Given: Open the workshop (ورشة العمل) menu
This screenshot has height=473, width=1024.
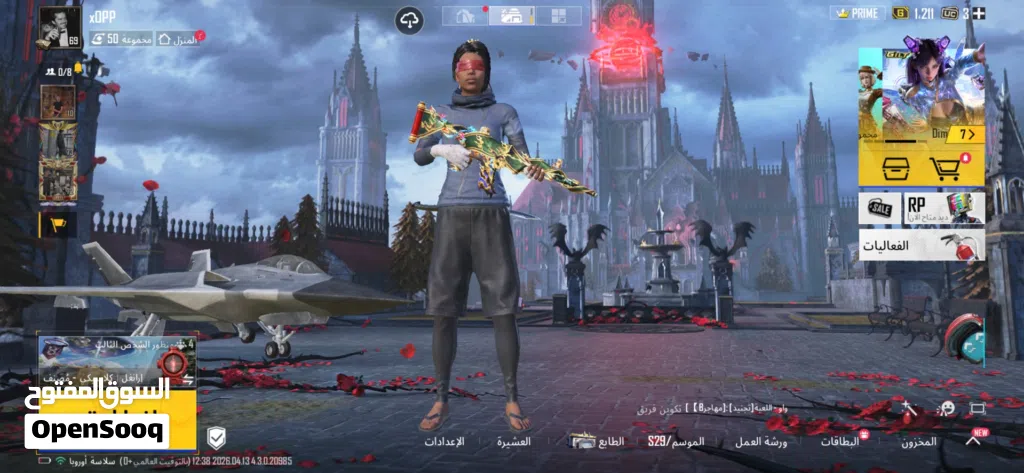Looking at the screenshot, I should pos(761,441).
